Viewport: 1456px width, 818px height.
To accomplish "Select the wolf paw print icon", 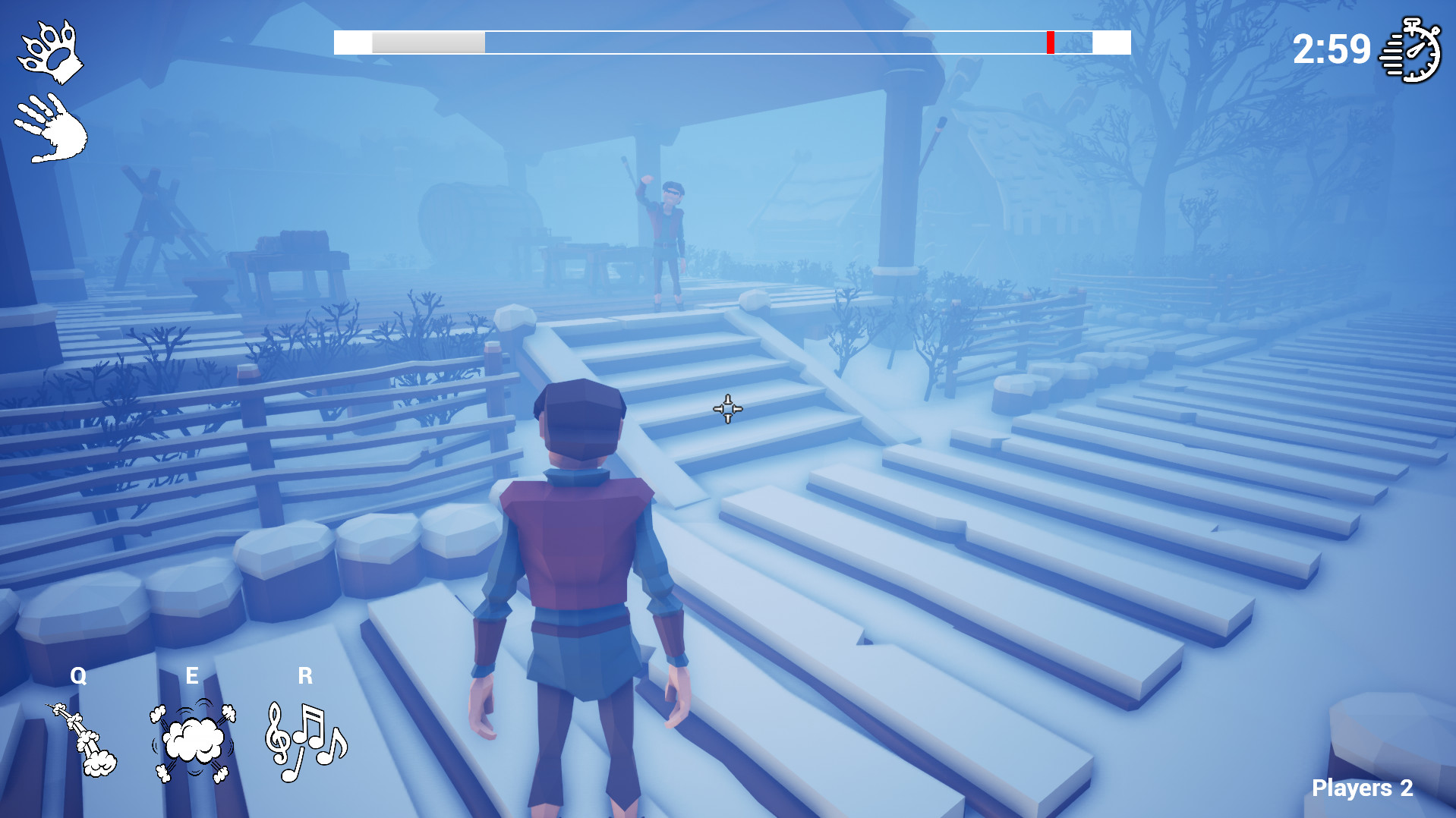I will pos(50,52).
